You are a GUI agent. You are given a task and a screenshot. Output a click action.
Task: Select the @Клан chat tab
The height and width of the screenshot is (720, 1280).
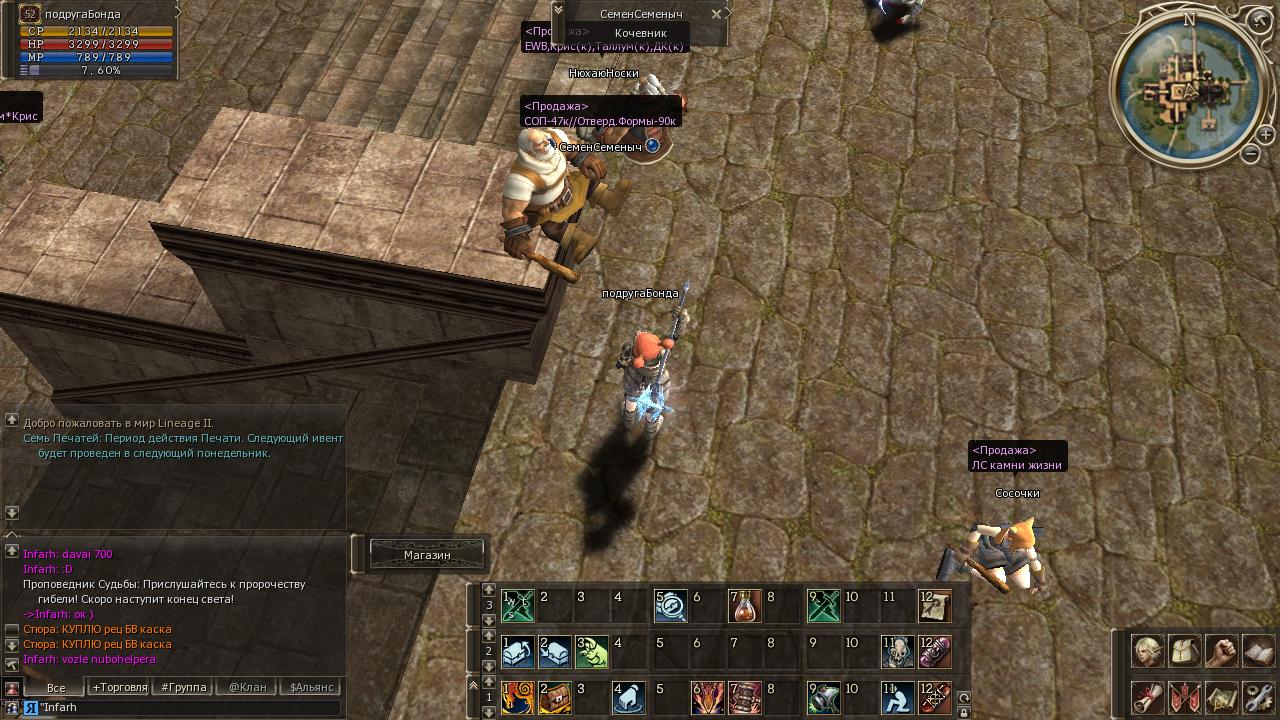247,687
